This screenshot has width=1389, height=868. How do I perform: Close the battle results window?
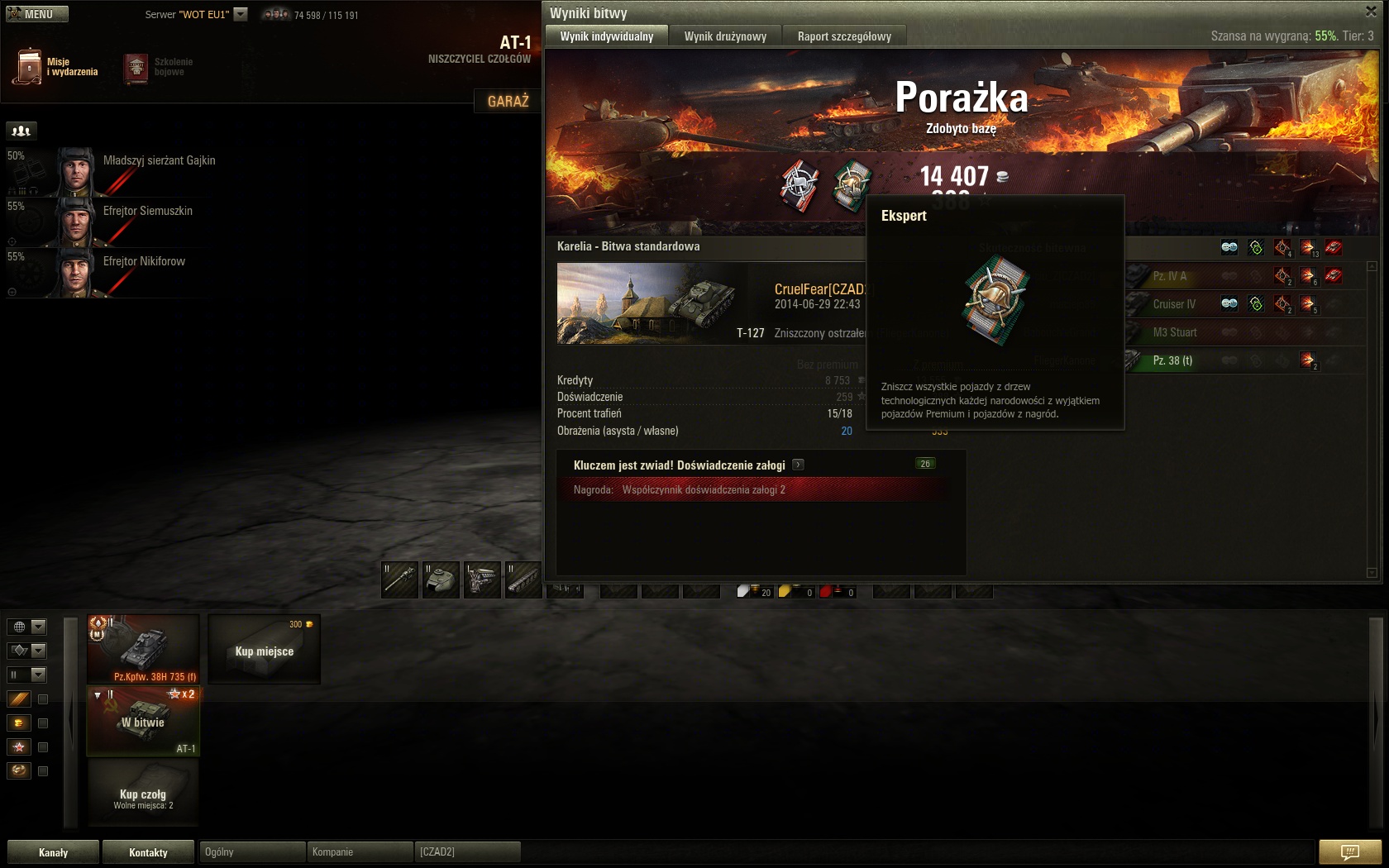click(1370, 11)
